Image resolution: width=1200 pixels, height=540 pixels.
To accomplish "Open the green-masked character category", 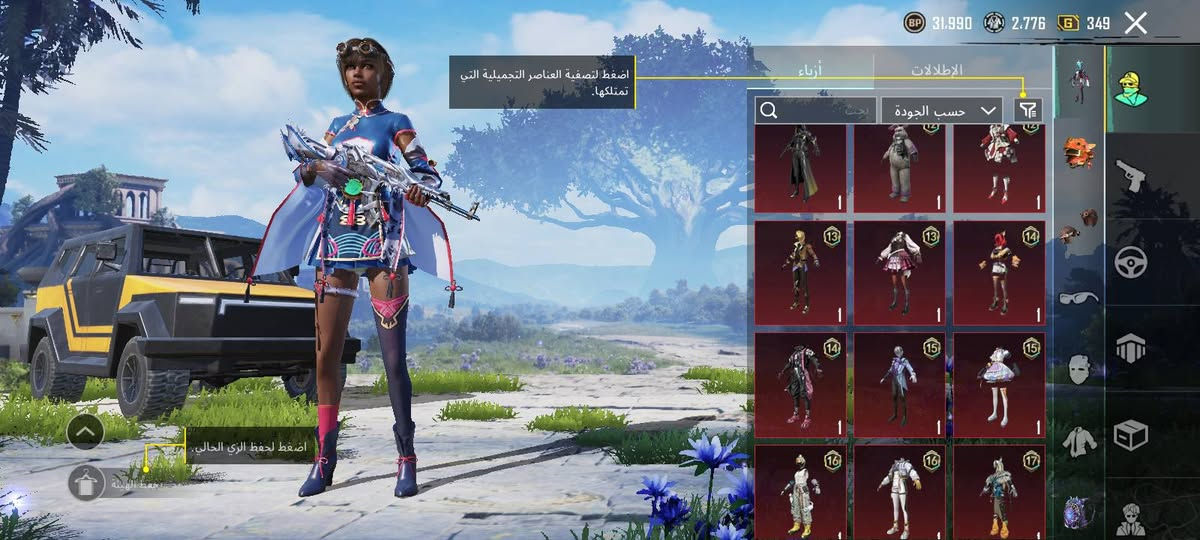I will click(1132, 88).
